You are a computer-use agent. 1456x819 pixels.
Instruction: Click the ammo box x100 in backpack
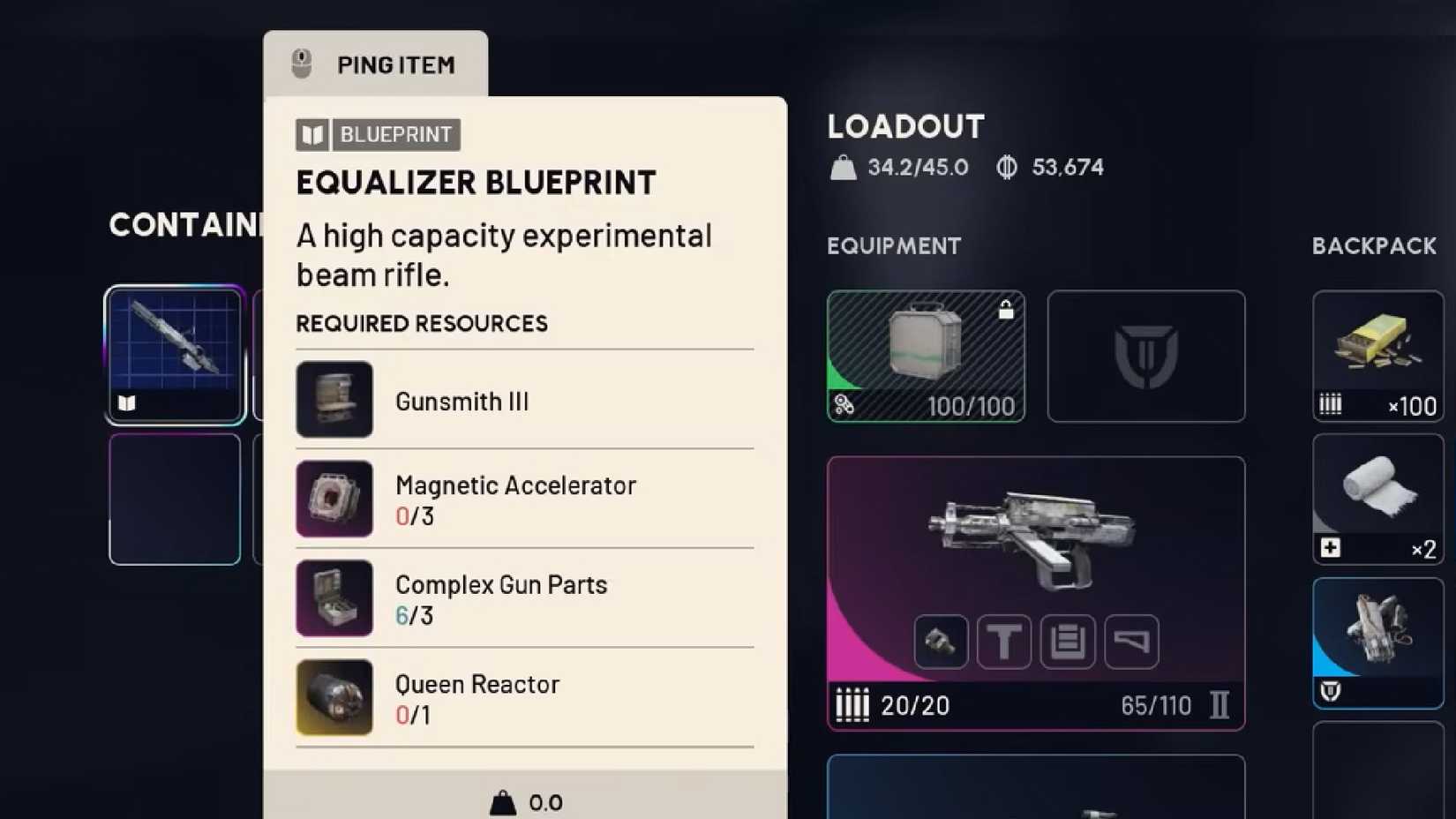tap(1377, 353)
